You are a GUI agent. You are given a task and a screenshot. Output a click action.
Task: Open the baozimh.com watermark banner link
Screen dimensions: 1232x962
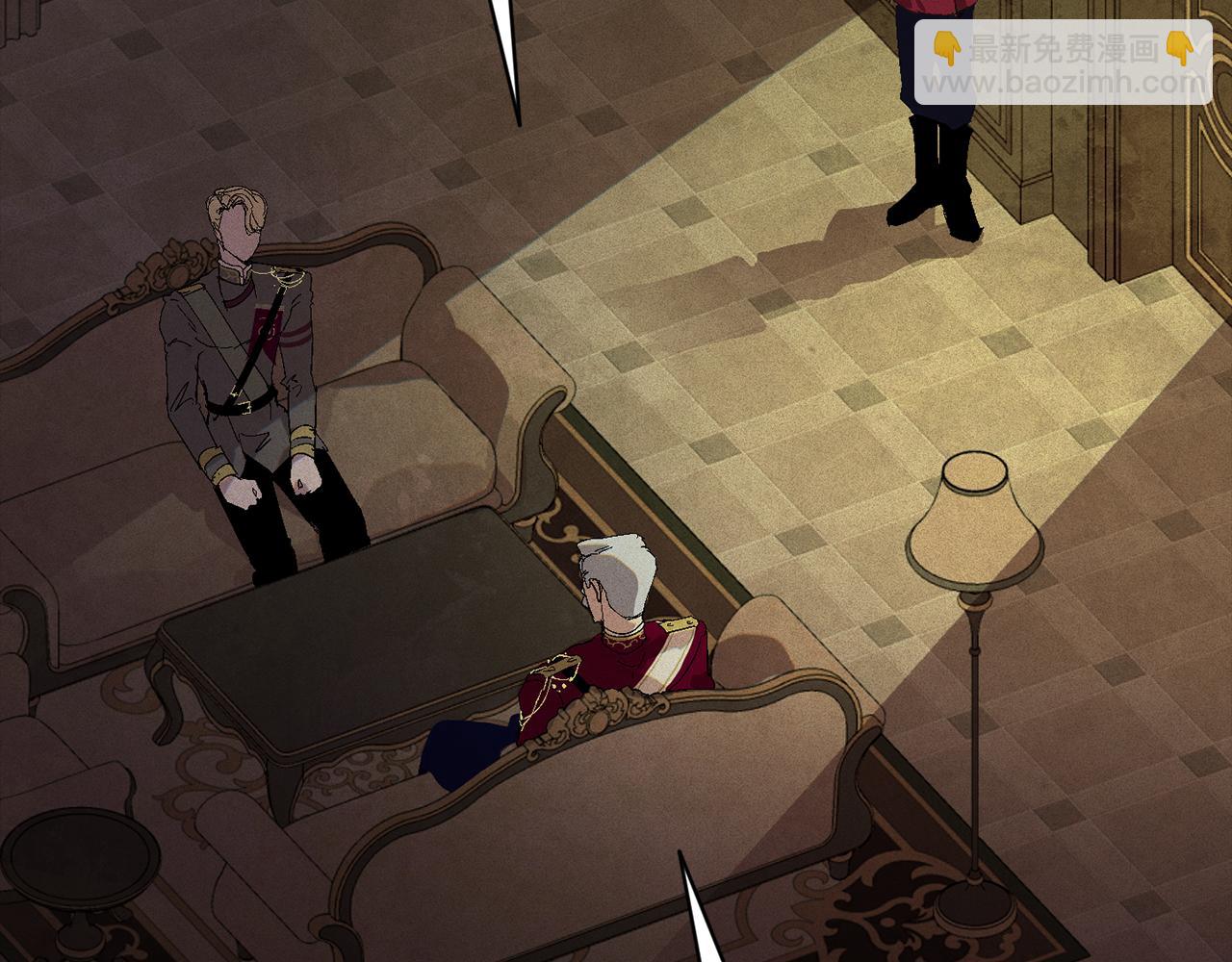(1063, 63)
